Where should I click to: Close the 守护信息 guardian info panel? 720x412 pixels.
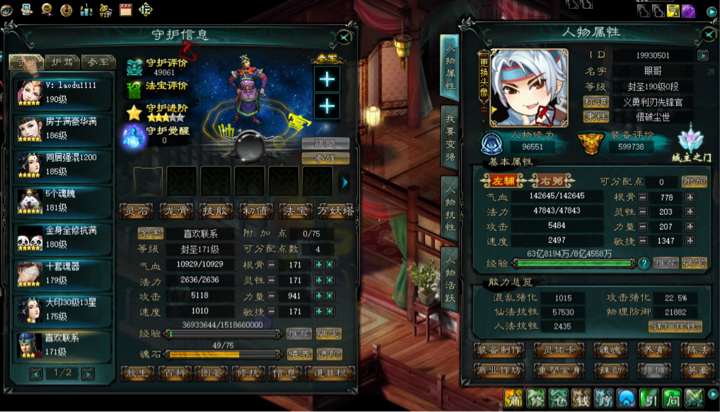point(344,37)
